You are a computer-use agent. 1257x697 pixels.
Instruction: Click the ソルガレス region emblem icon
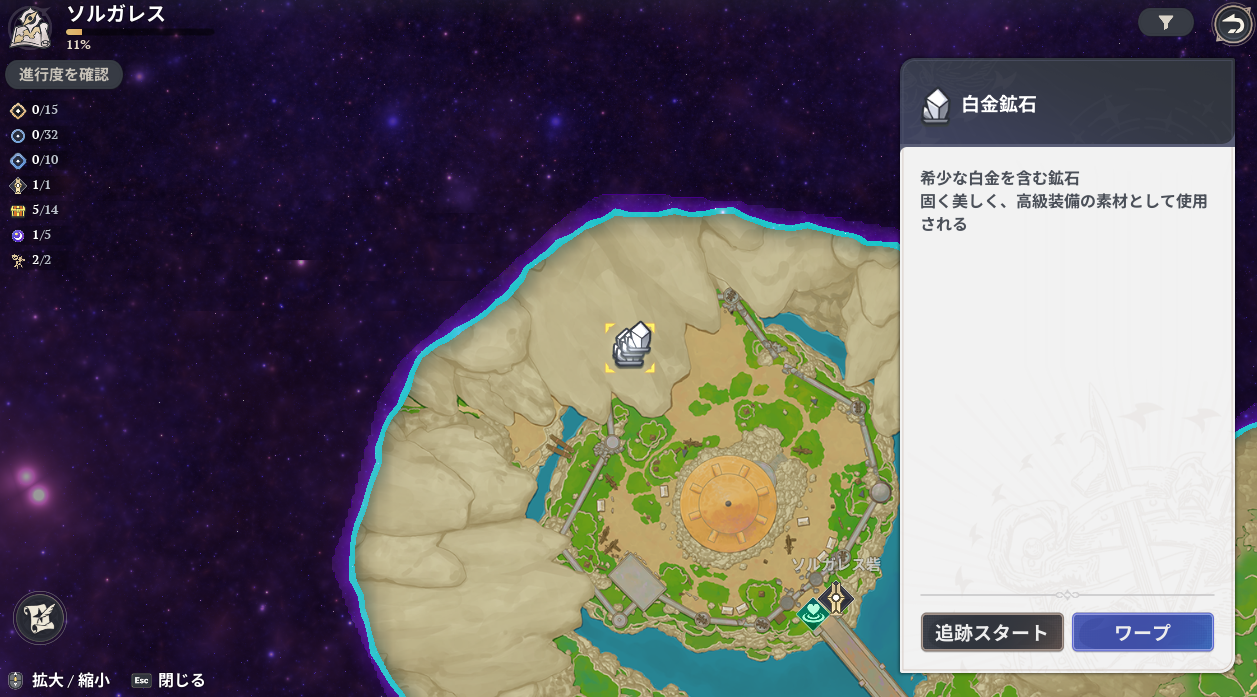click(x=30, y=26)
